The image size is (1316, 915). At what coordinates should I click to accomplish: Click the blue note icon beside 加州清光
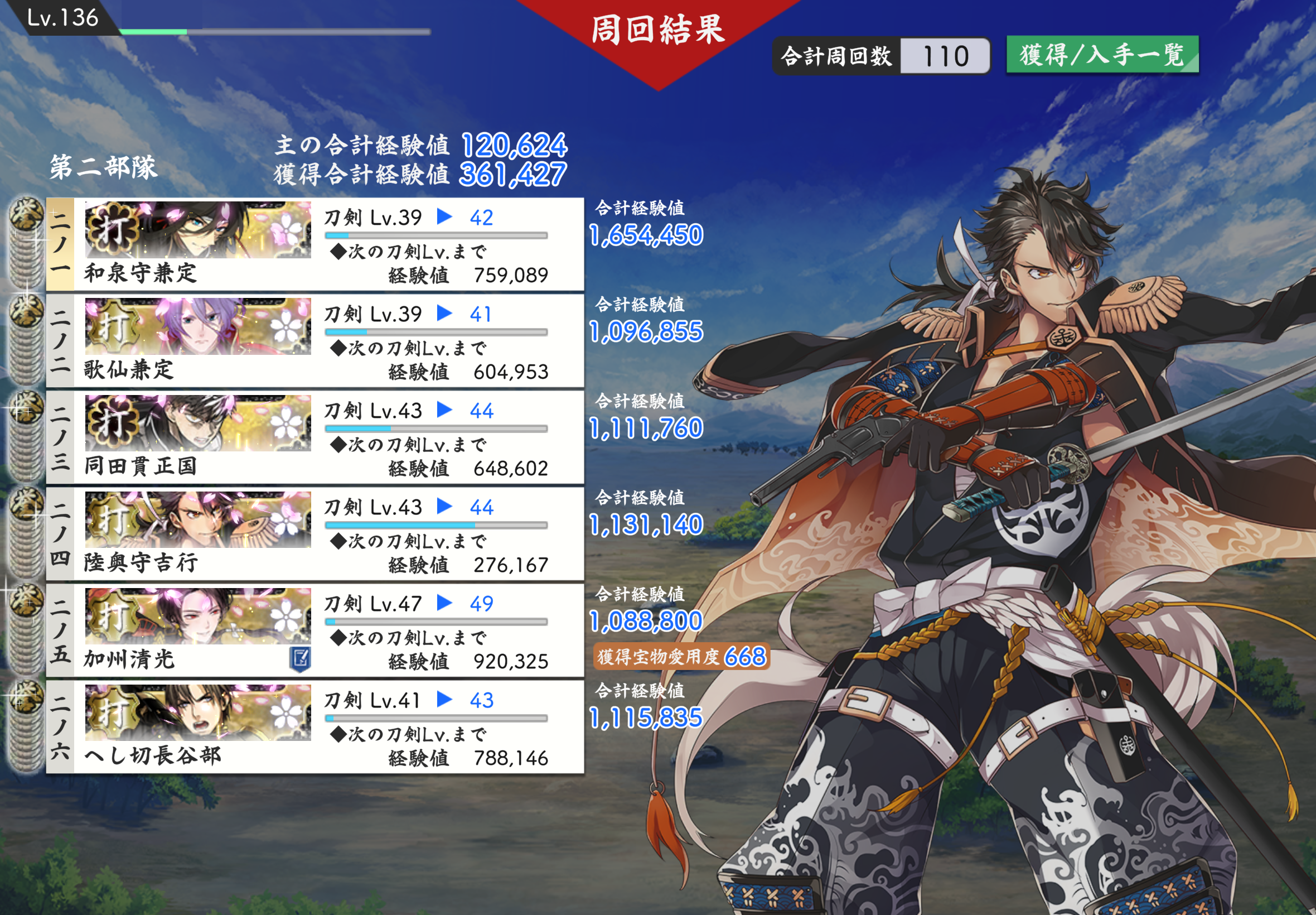300,659
